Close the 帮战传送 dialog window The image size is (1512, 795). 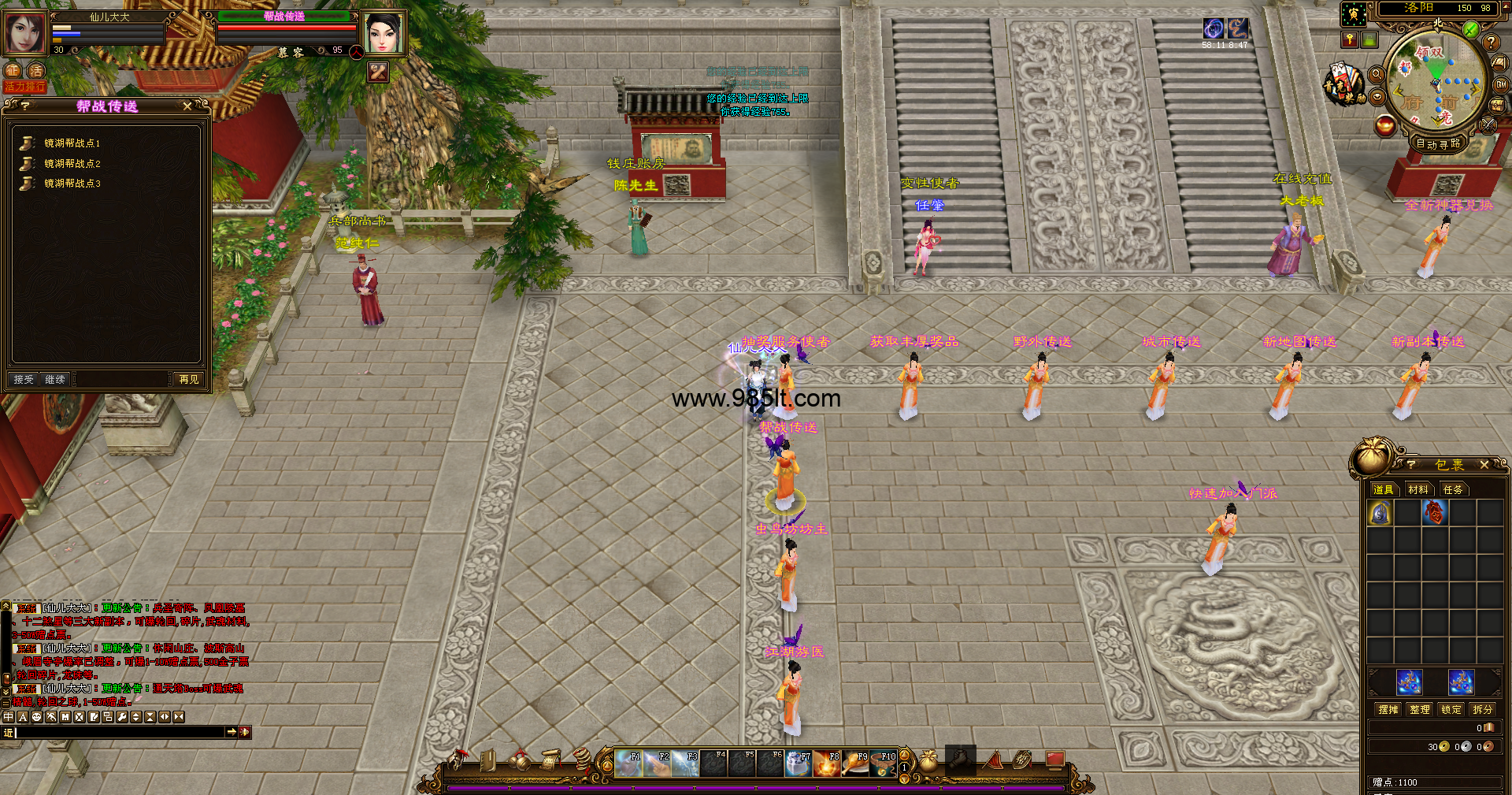tap(187, 106)
